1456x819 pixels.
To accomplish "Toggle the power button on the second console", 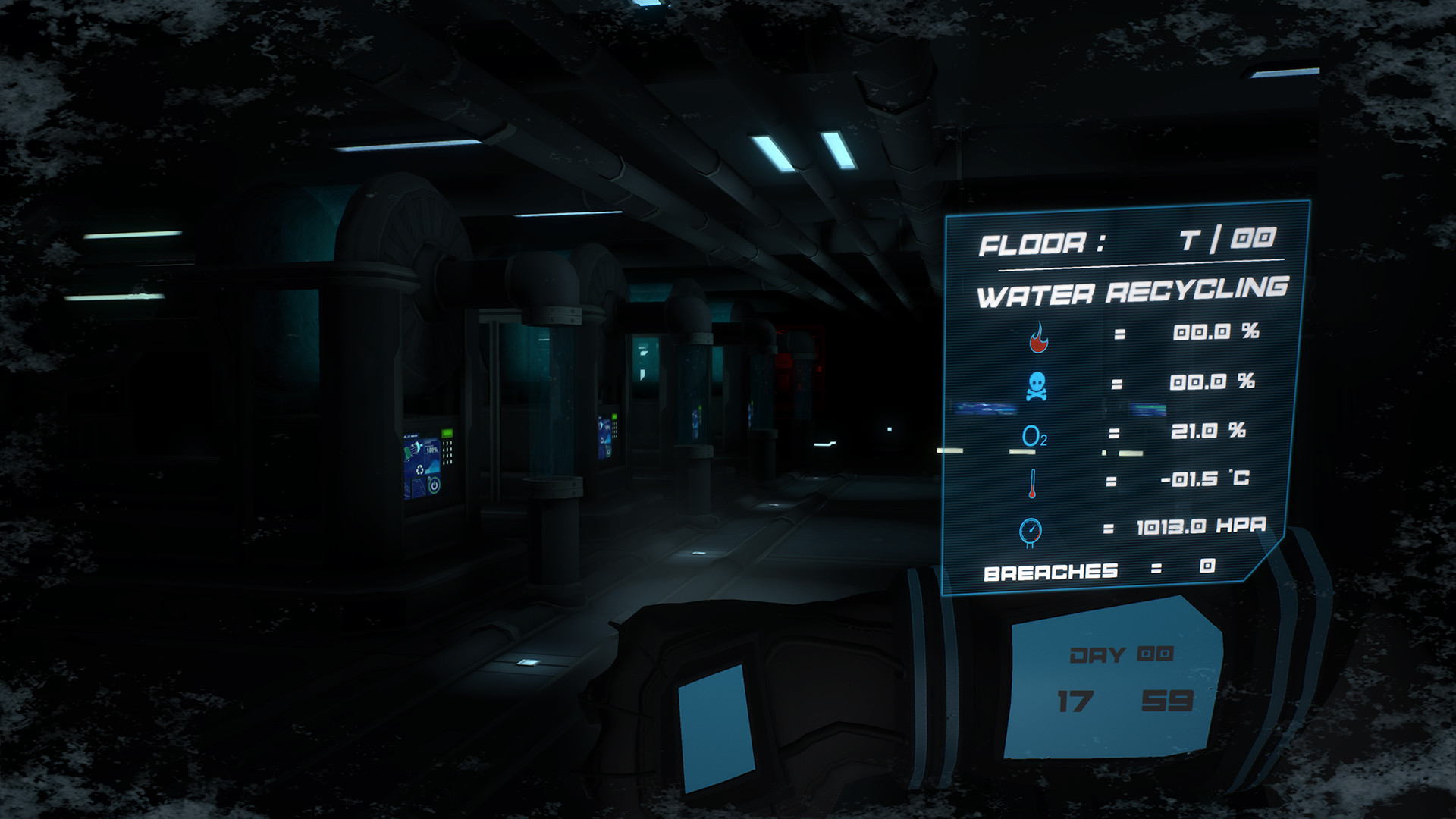I will point(608,452).
